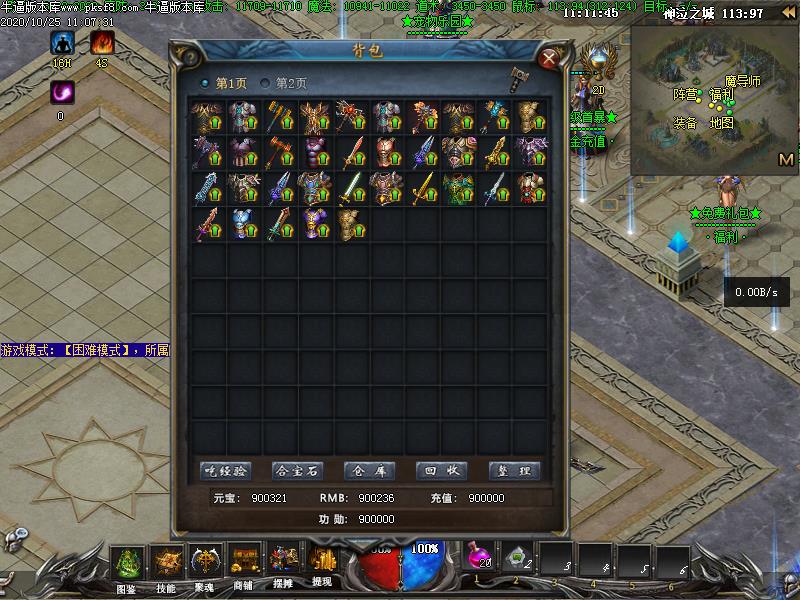
Task: Select the purple swirl buff icon
Action: click(x=62, y=93)
